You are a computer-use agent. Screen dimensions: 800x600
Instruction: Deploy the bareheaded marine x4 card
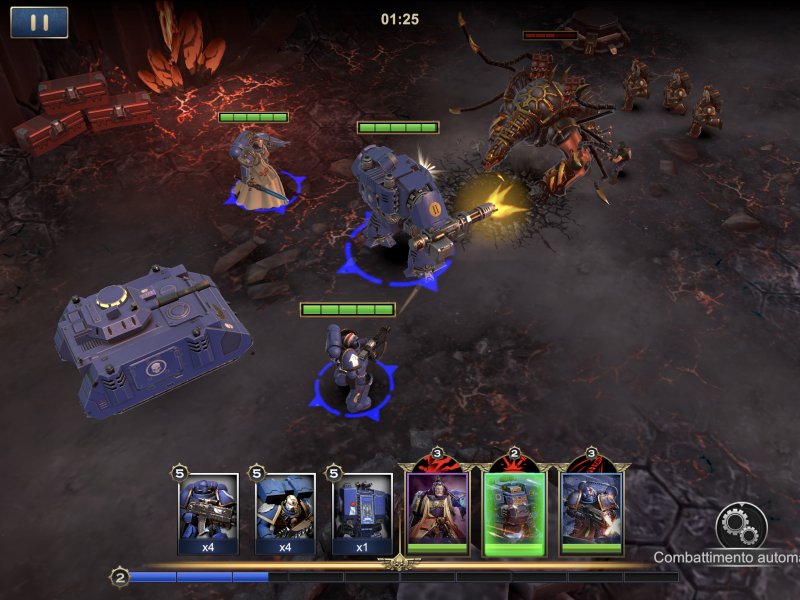pos(286,513)
